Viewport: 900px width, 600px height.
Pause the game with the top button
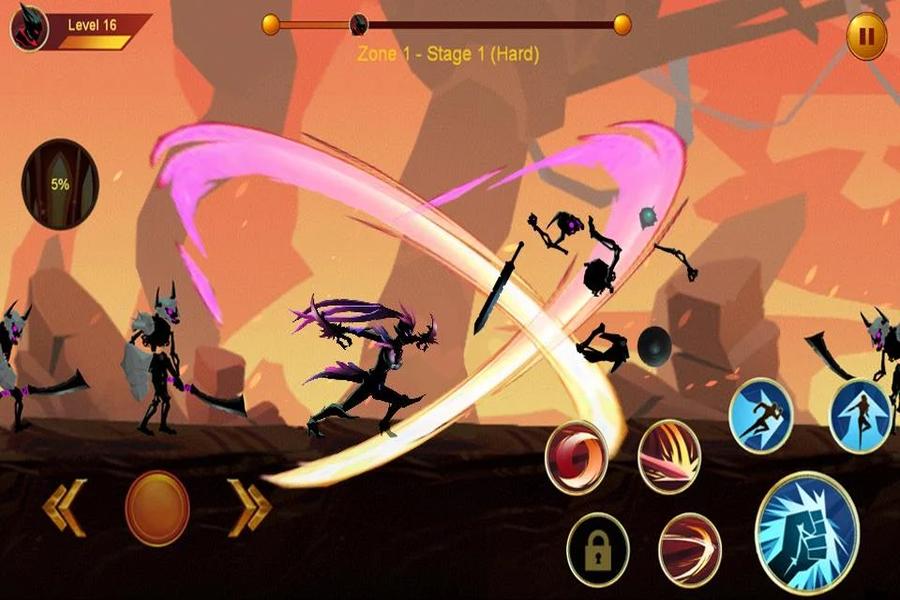pos(866,38)
